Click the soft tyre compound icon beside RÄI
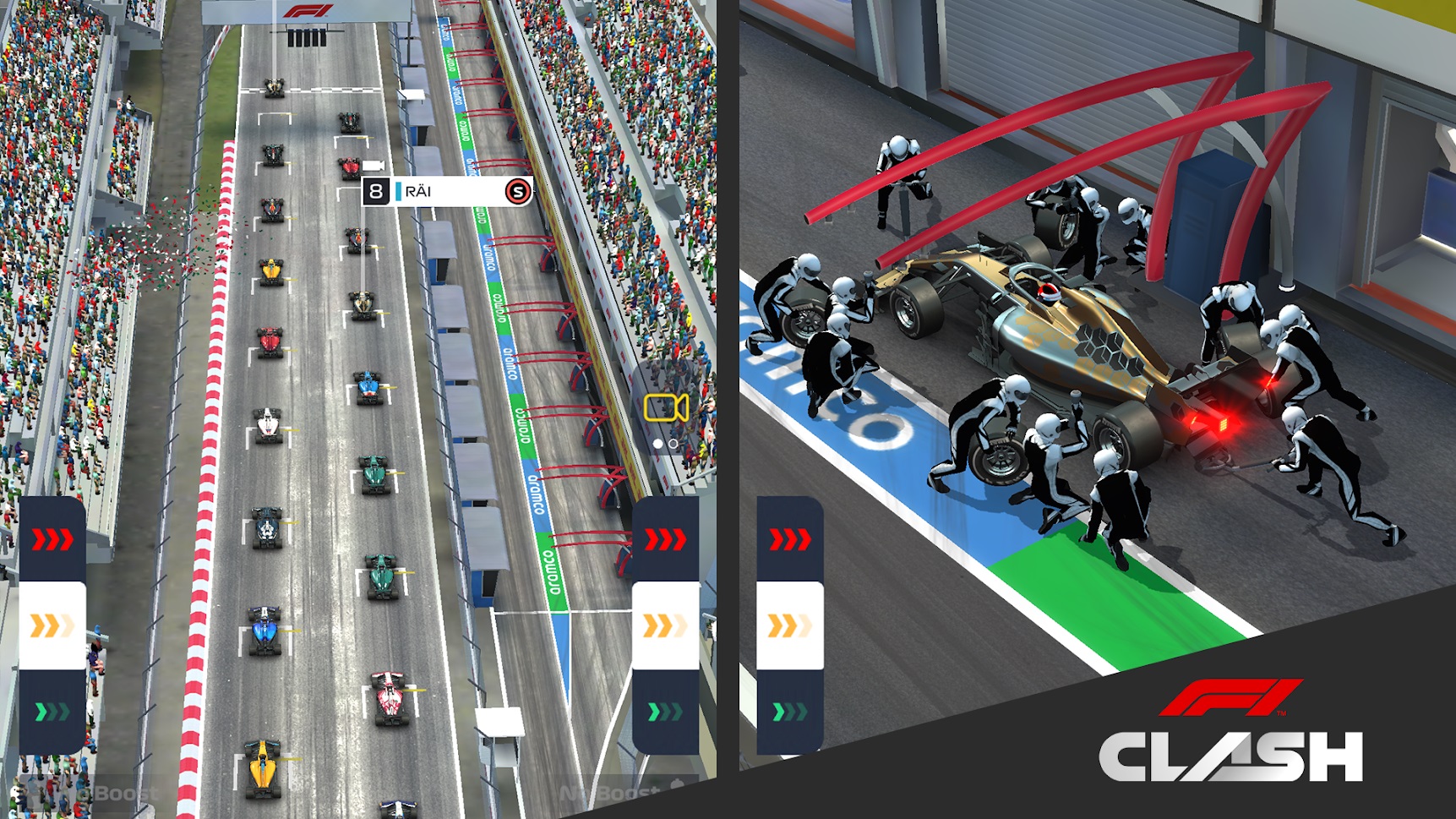This screenshot has height=819, width=1456. [x=519, y=190]
